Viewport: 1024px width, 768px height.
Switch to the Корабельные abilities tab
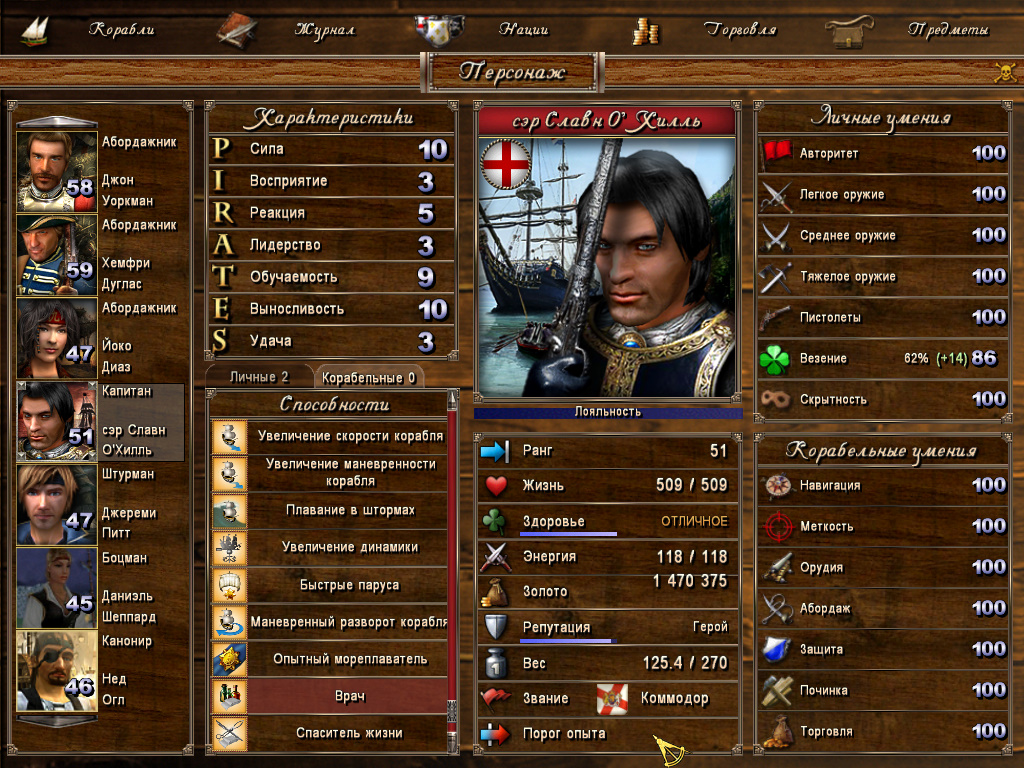(x=369, y=377)
